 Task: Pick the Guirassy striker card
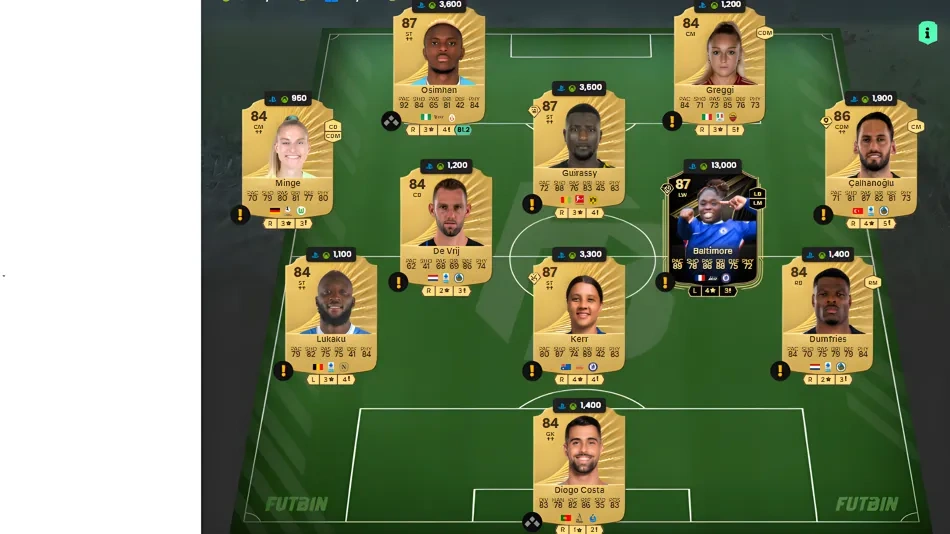click(x=579, y=145)
